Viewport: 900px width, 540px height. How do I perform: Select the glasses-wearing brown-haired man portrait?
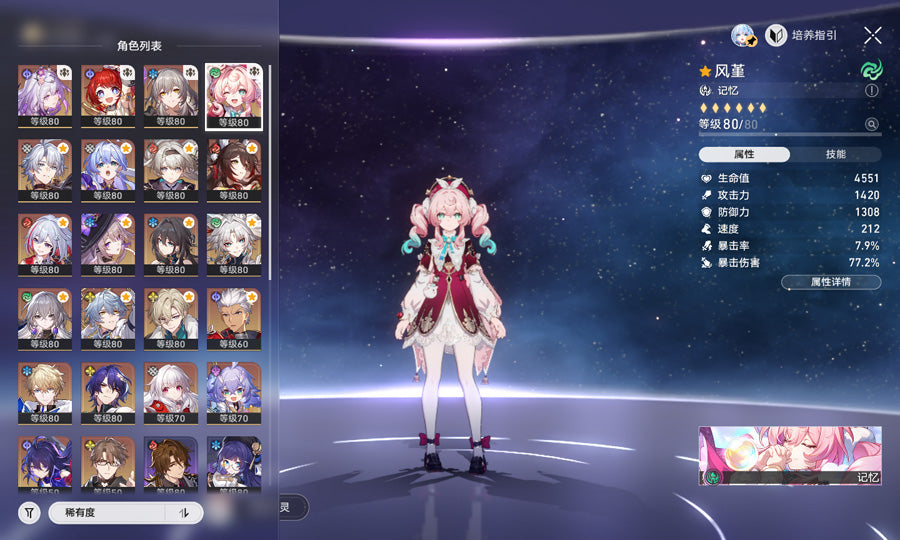pos(108,463)
